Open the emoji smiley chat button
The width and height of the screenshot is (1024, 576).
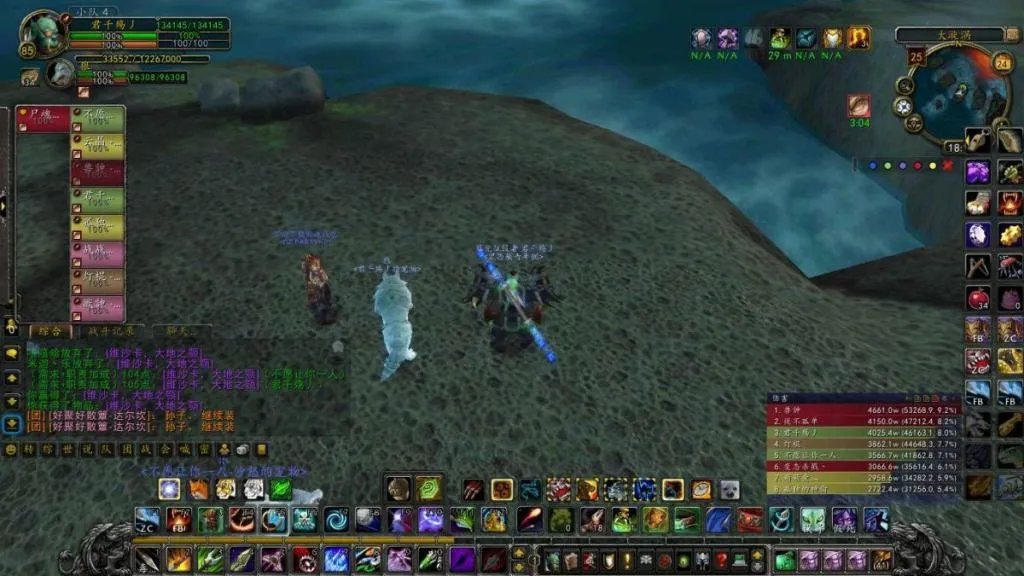11,450
